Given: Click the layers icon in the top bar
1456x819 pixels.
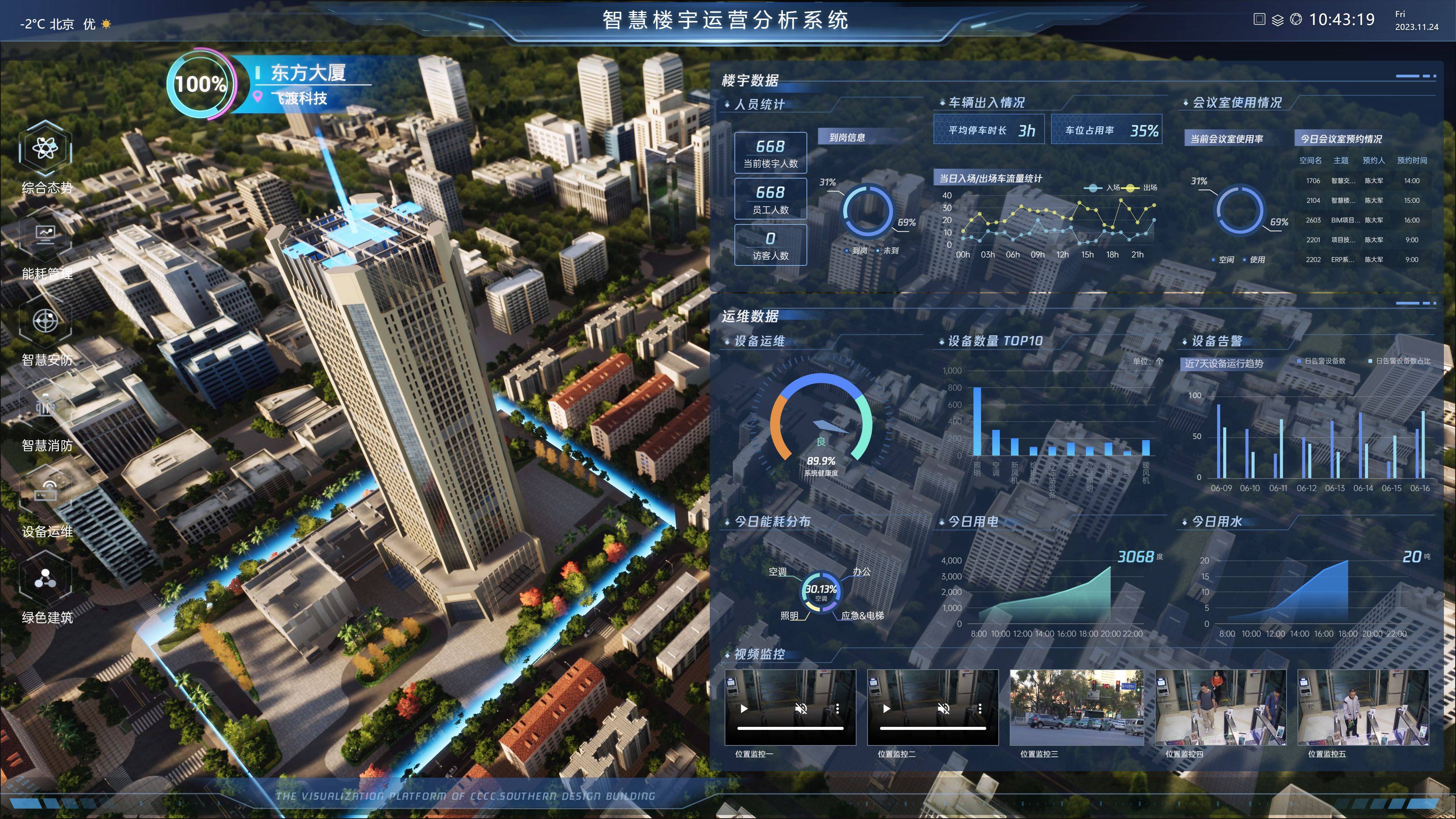Looking at the screenshot, I should pos(1277,20).
